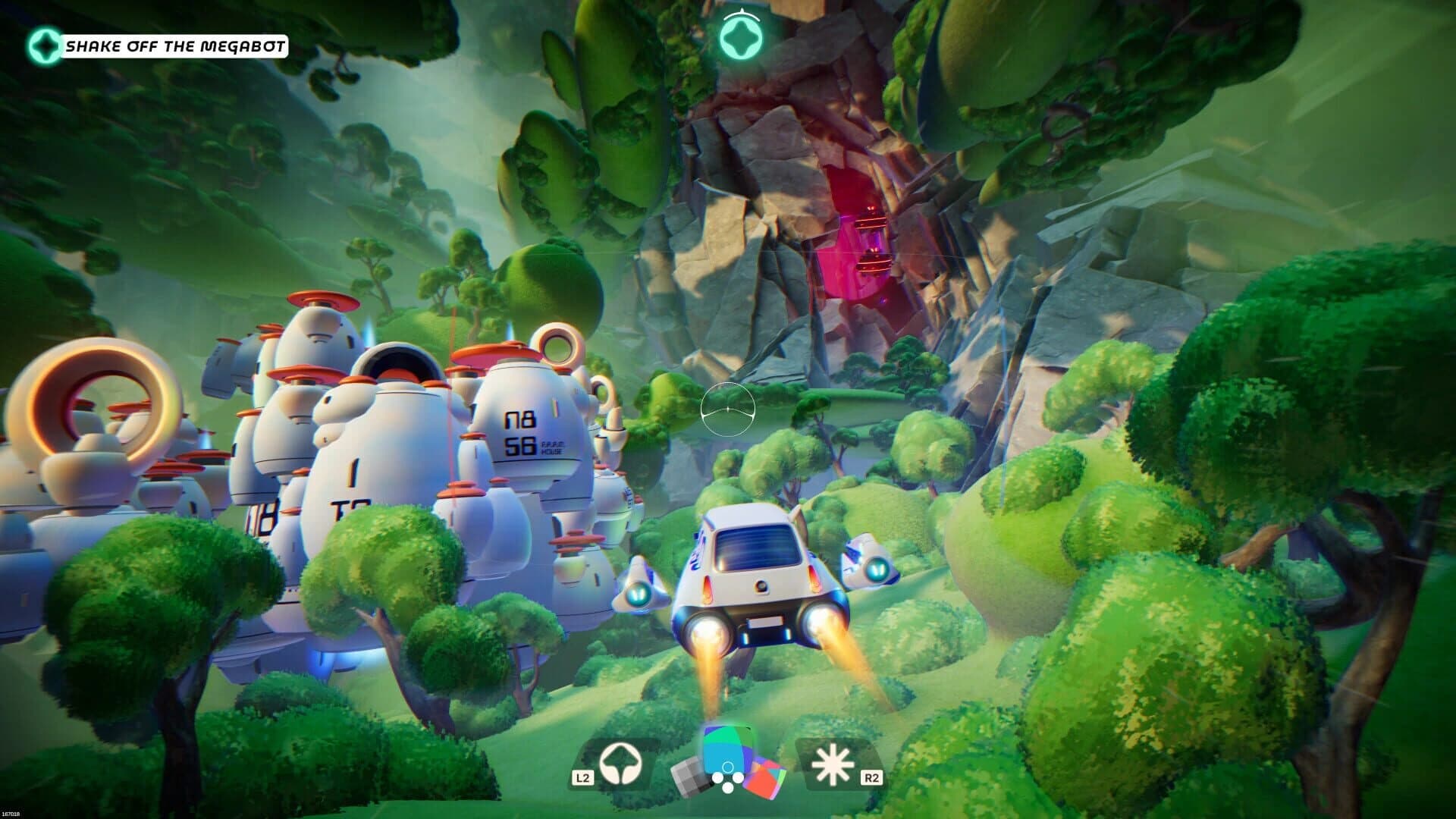Select the L2 parachute ability icon
Screen dimensions: 1456x819
coord(620,762)
